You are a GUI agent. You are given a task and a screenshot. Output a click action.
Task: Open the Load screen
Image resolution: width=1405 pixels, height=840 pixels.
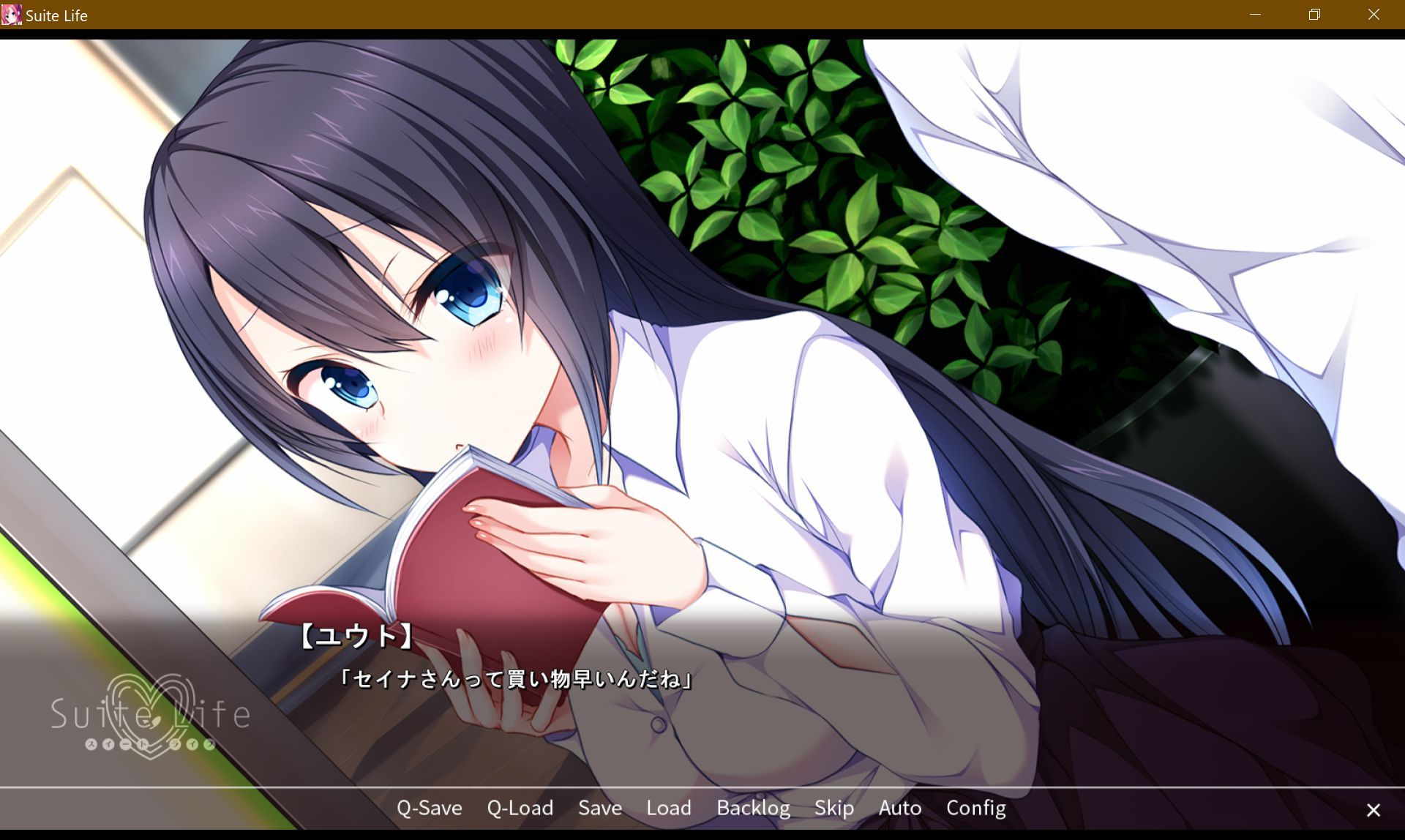coord(668,809)
